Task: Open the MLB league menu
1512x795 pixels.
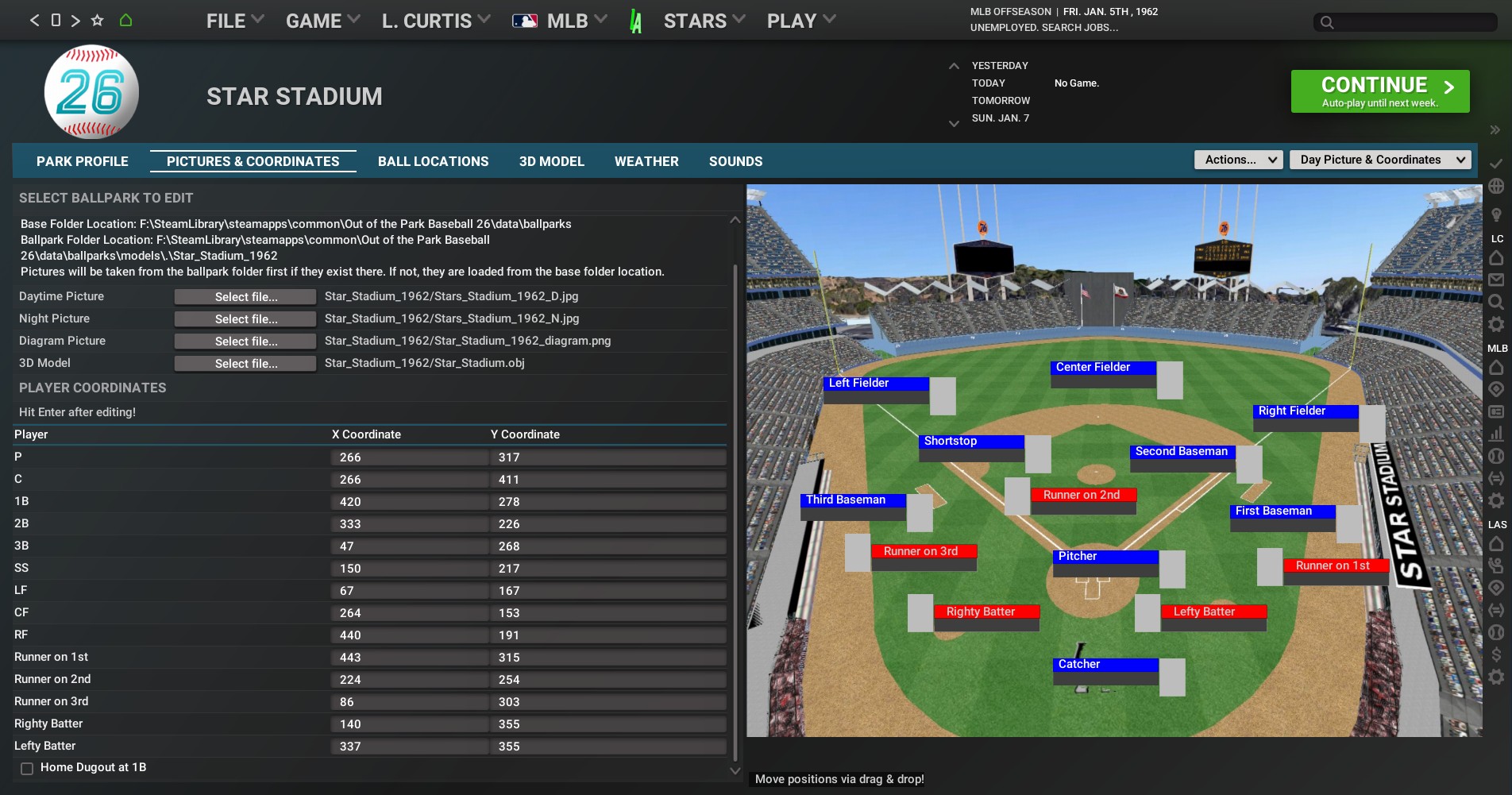Action: (x=560, y=21)
